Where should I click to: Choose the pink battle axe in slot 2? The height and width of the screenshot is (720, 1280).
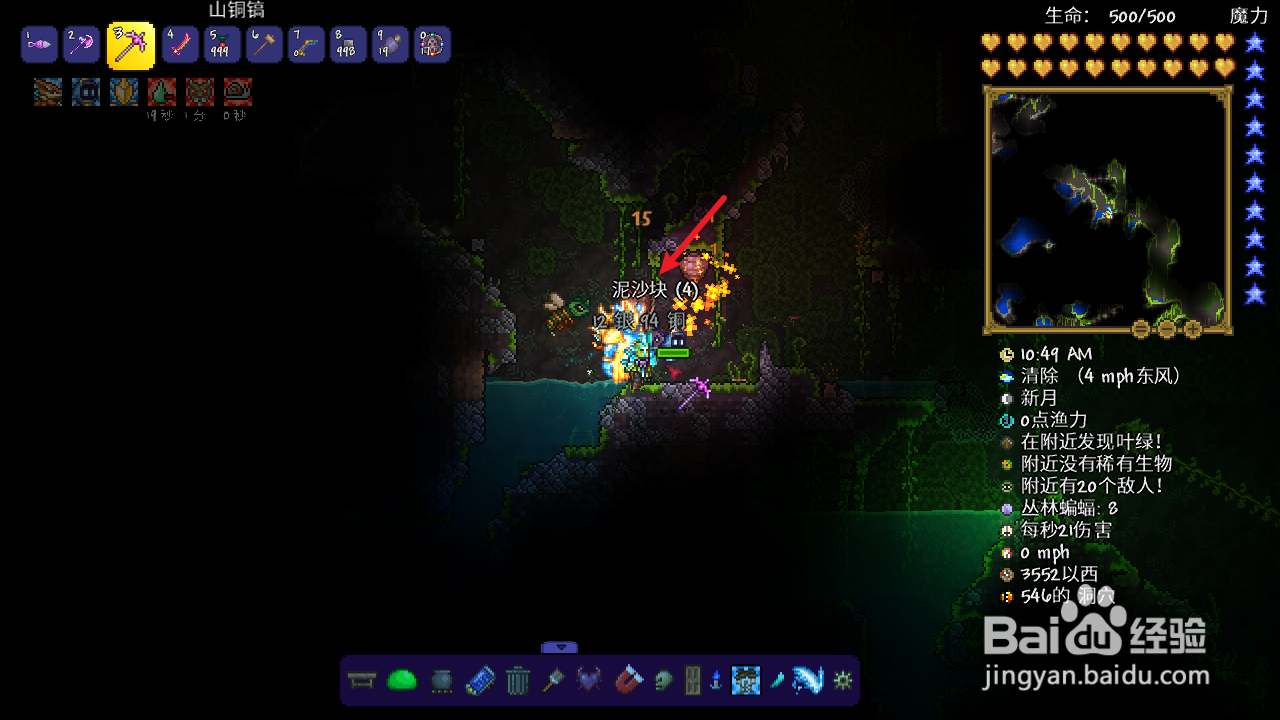point(82,44)
